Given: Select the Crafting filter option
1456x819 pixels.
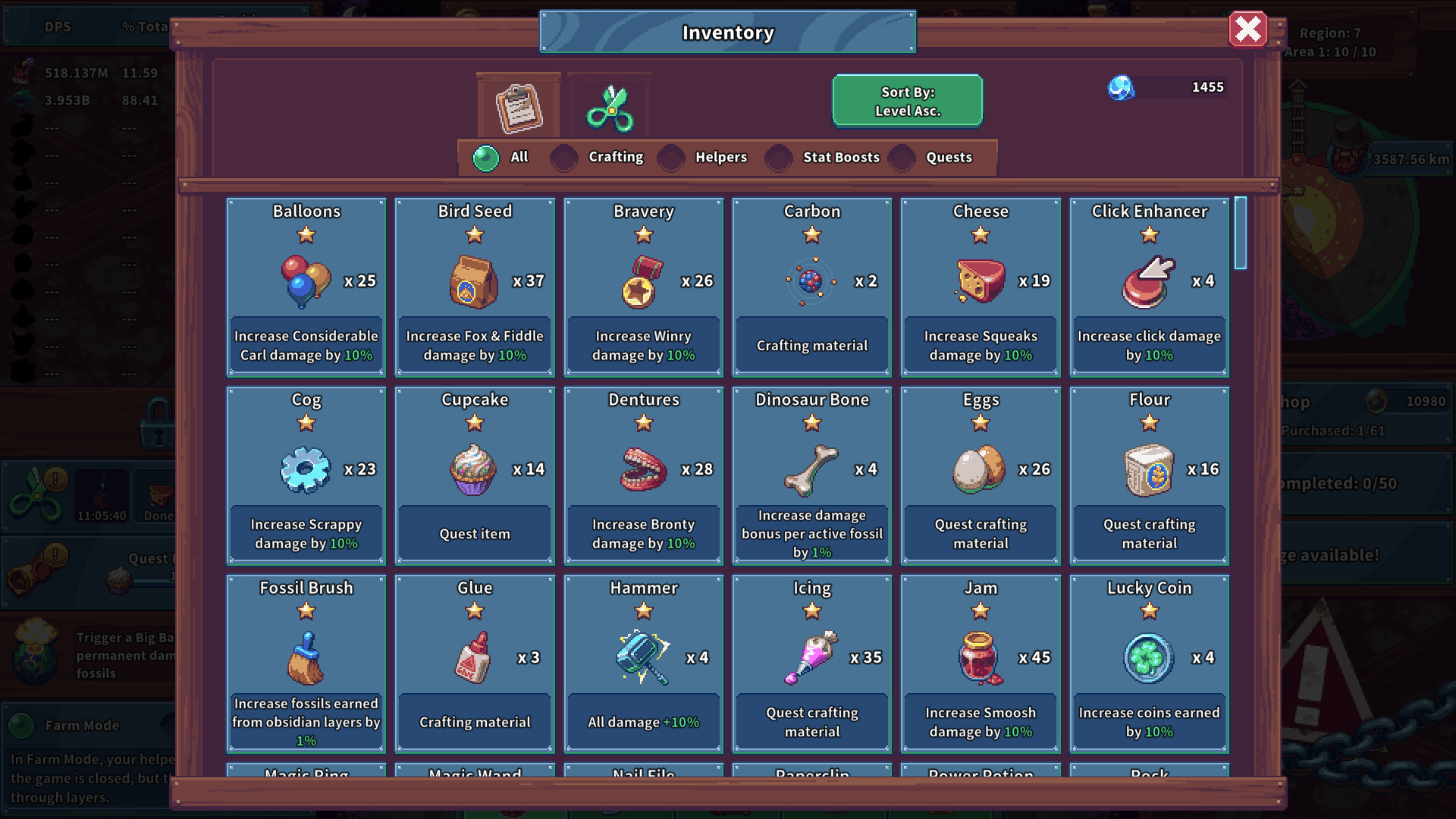Looking at the screenshot, I should [x=564, y=157].
